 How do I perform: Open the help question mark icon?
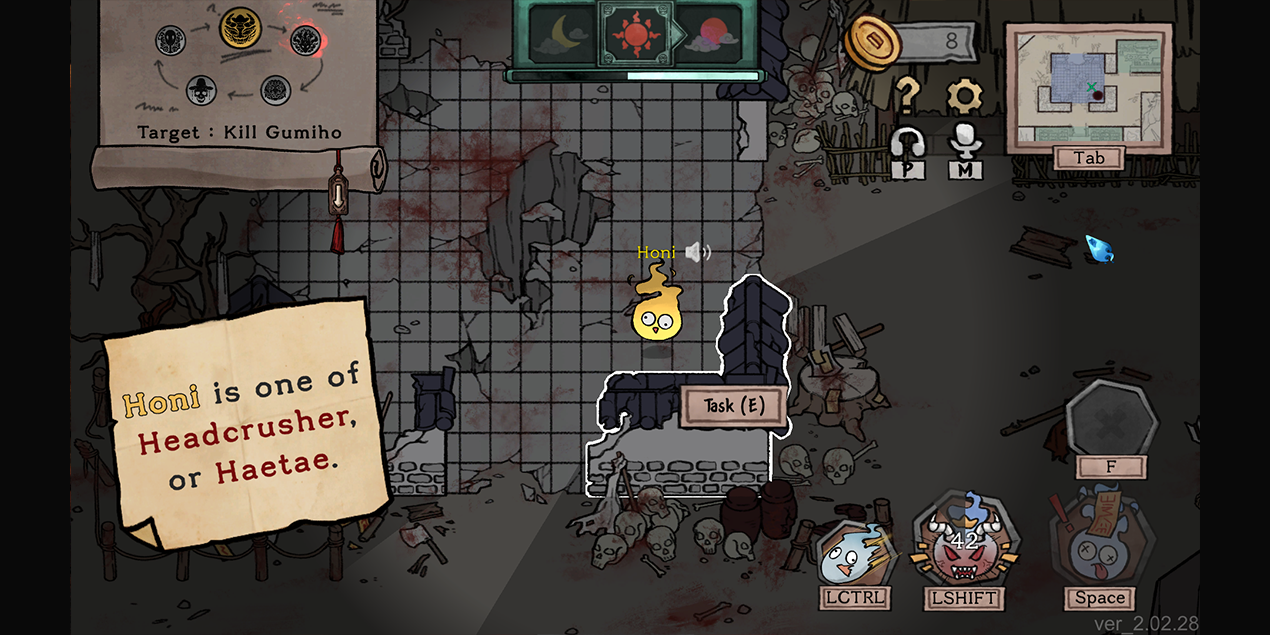pyautogui.click(x=906, y=94)
